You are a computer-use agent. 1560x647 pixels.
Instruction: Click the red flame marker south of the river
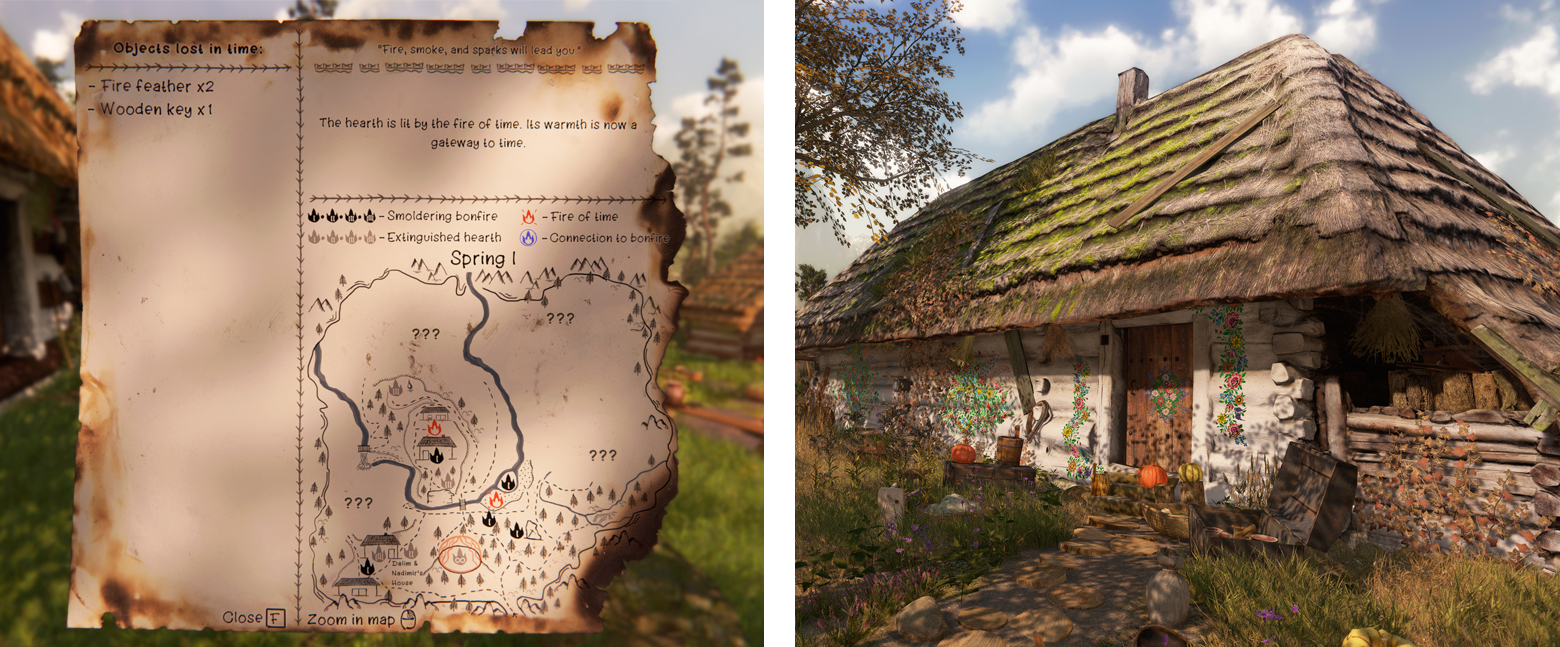(x=496, y=498)
